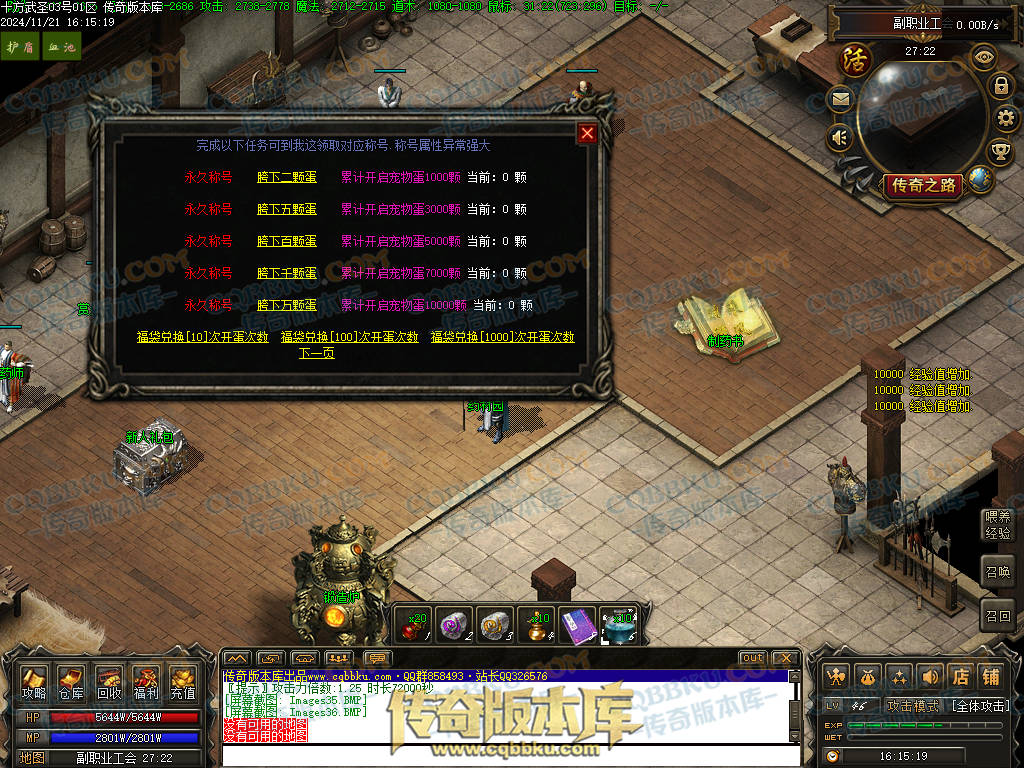Open the 攻略 guide button
The height and width of the screenshot is (768, 1024).
(x=34, y=683)
